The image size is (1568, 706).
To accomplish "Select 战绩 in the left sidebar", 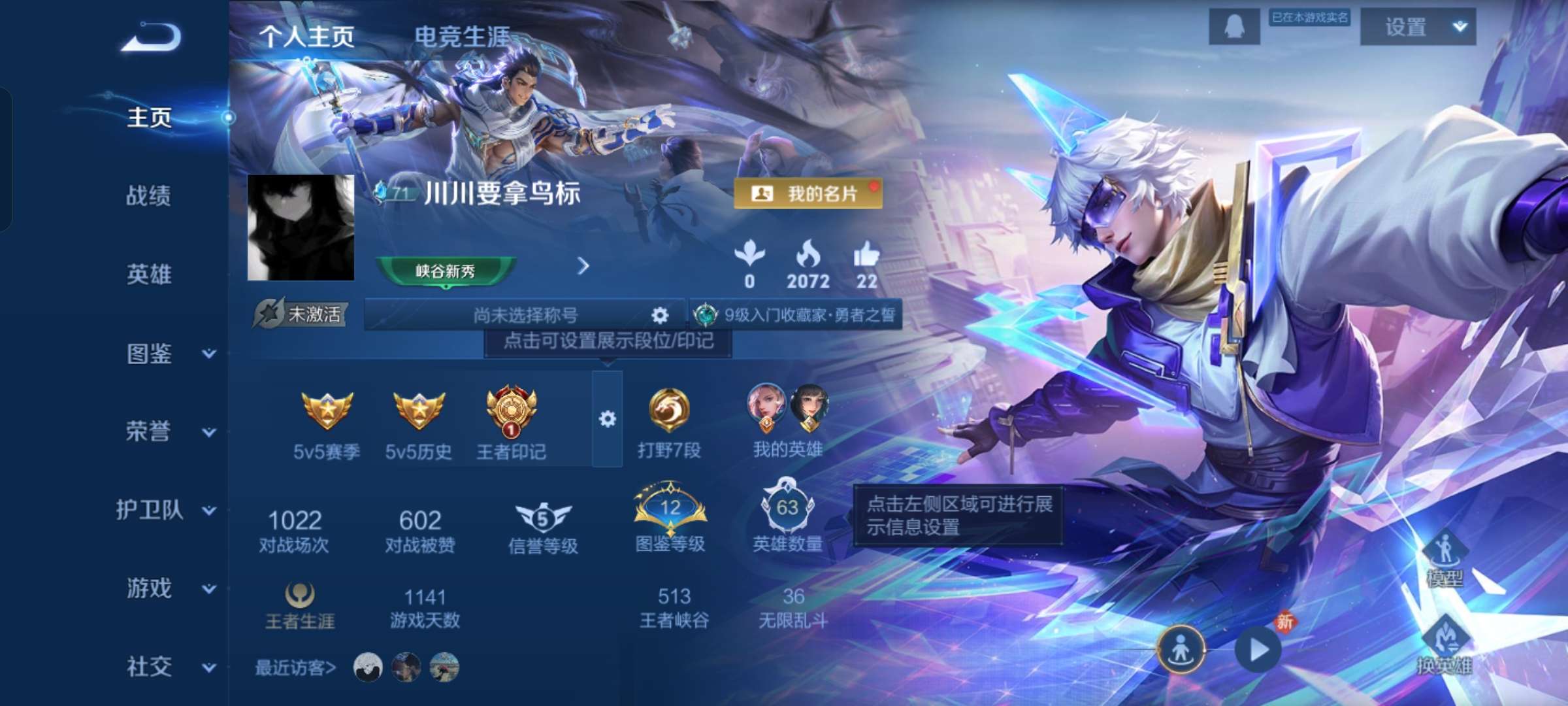I will (147, 196).
